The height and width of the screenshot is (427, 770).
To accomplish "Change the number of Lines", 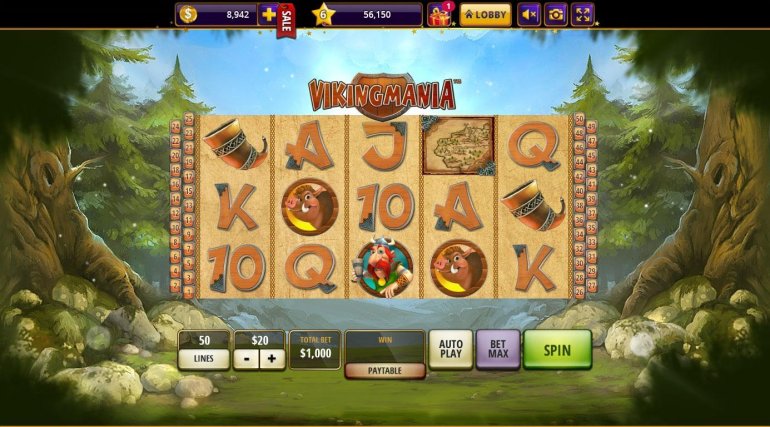I will (204, 358).
